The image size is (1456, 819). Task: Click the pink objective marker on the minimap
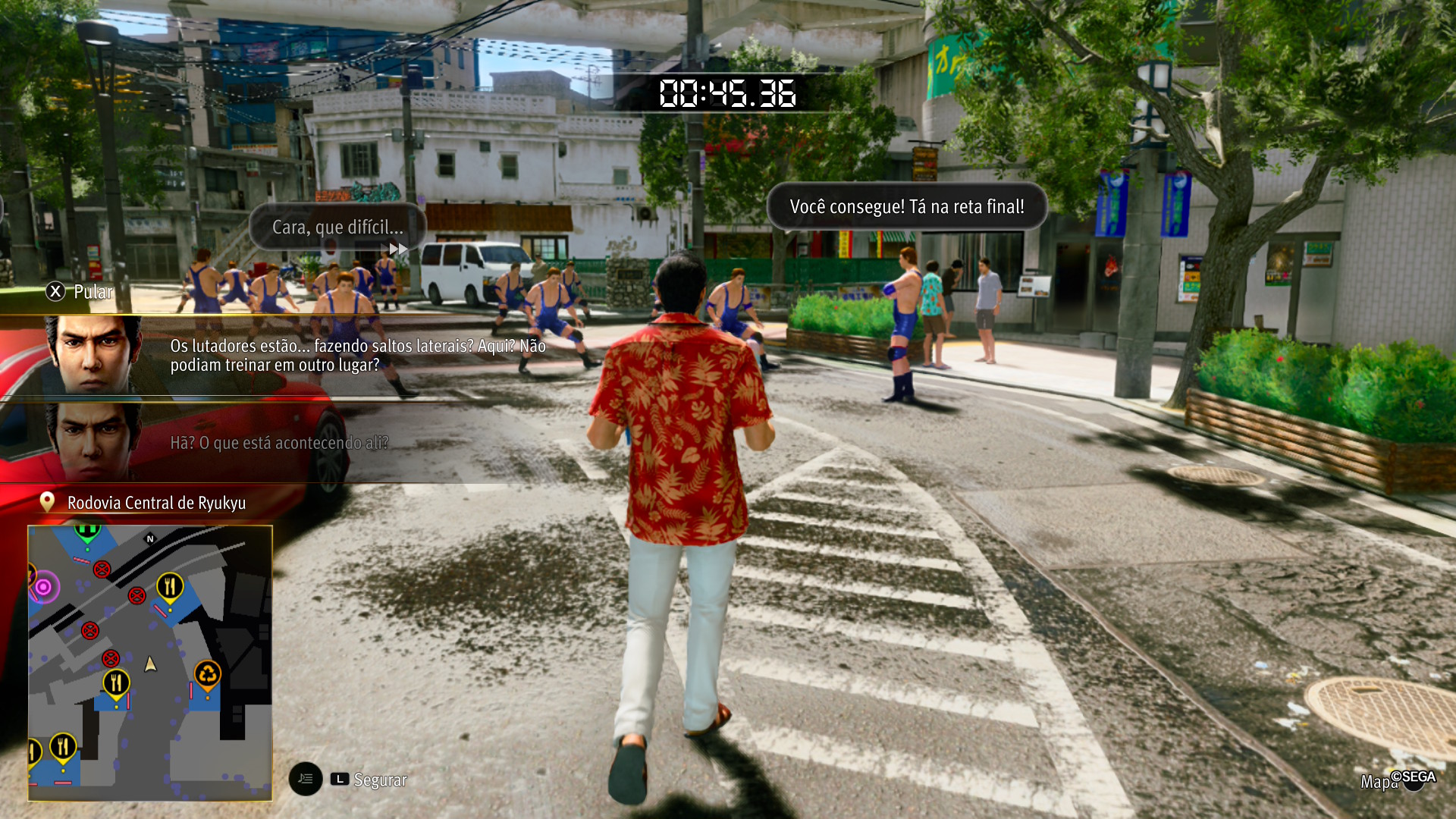pyautogui.click(x=44, y=587)
